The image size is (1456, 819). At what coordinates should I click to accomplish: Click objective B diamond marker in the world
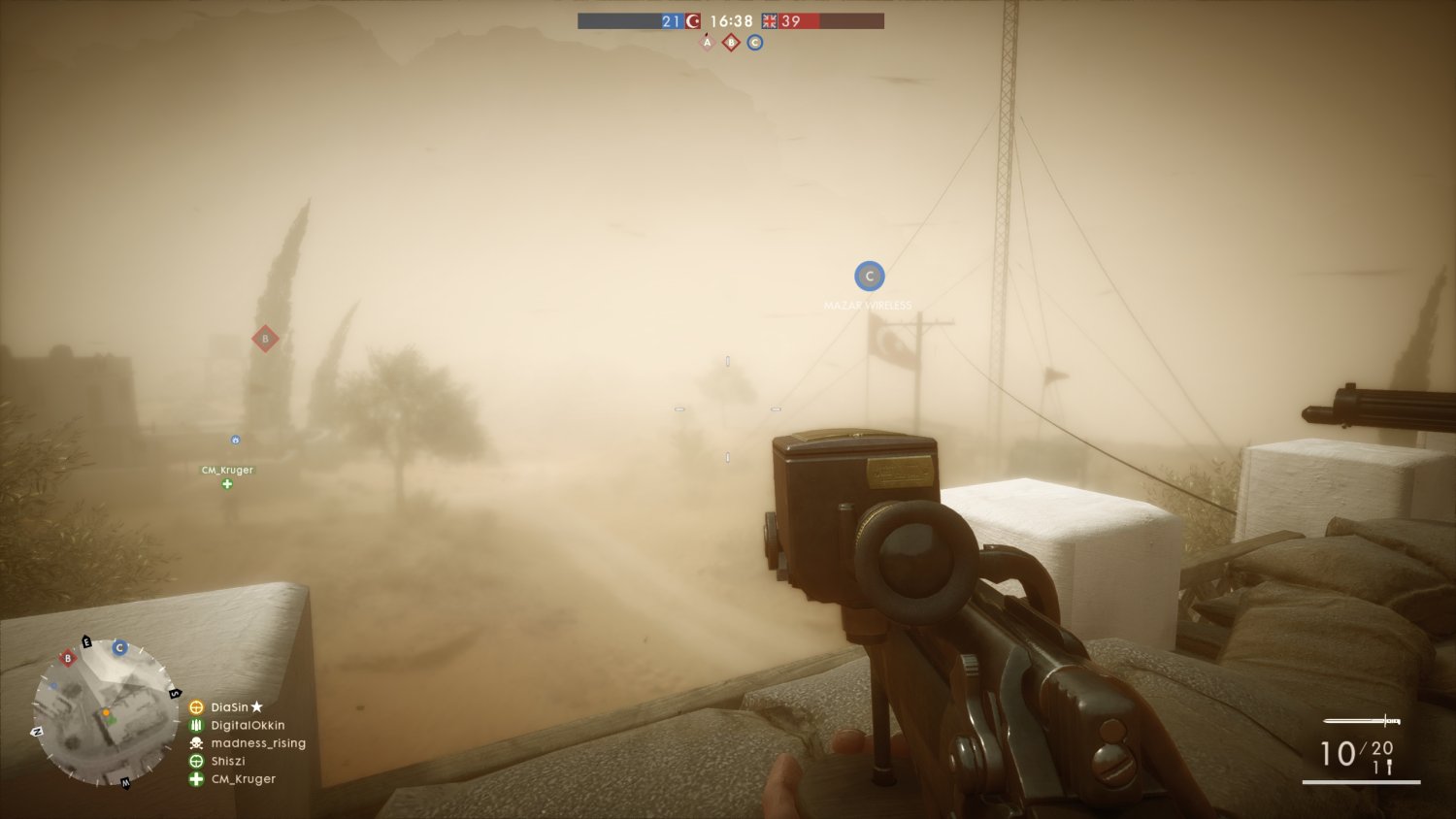[x=264, y=339]
